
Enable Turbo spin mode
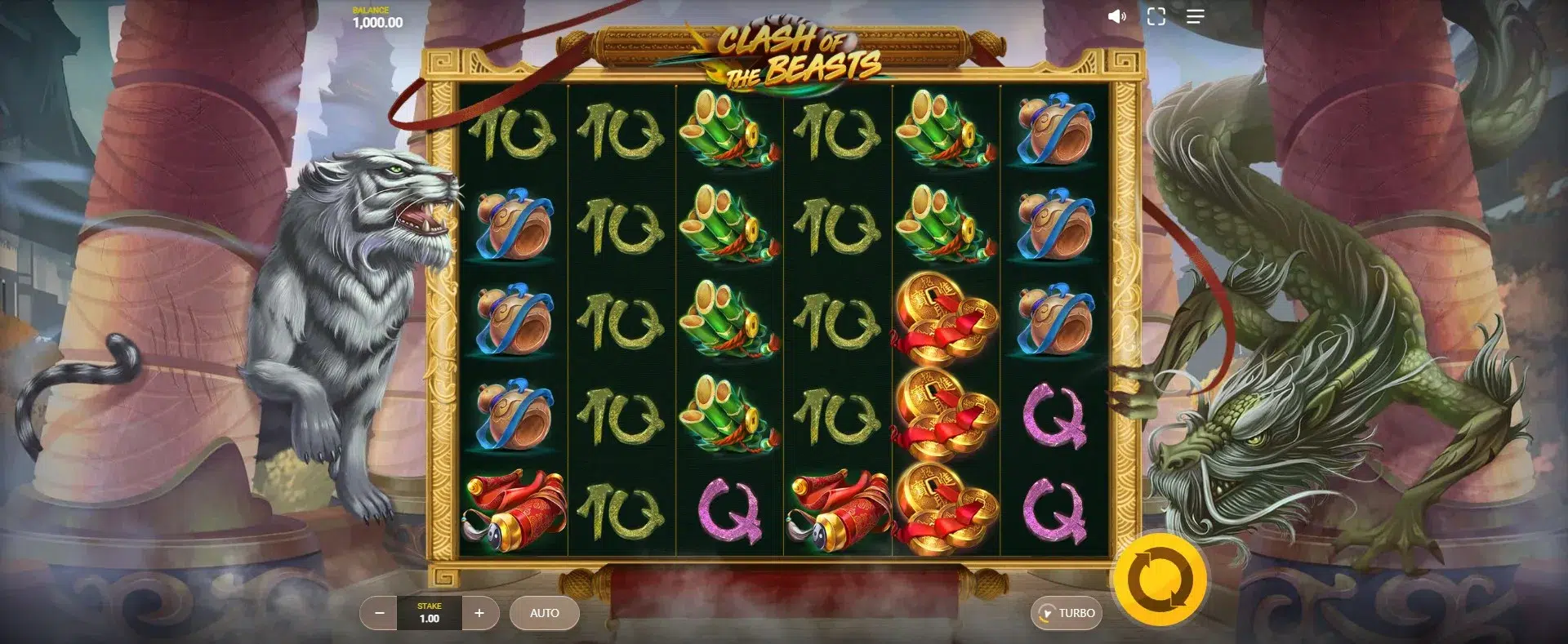tap(1067, 613)
